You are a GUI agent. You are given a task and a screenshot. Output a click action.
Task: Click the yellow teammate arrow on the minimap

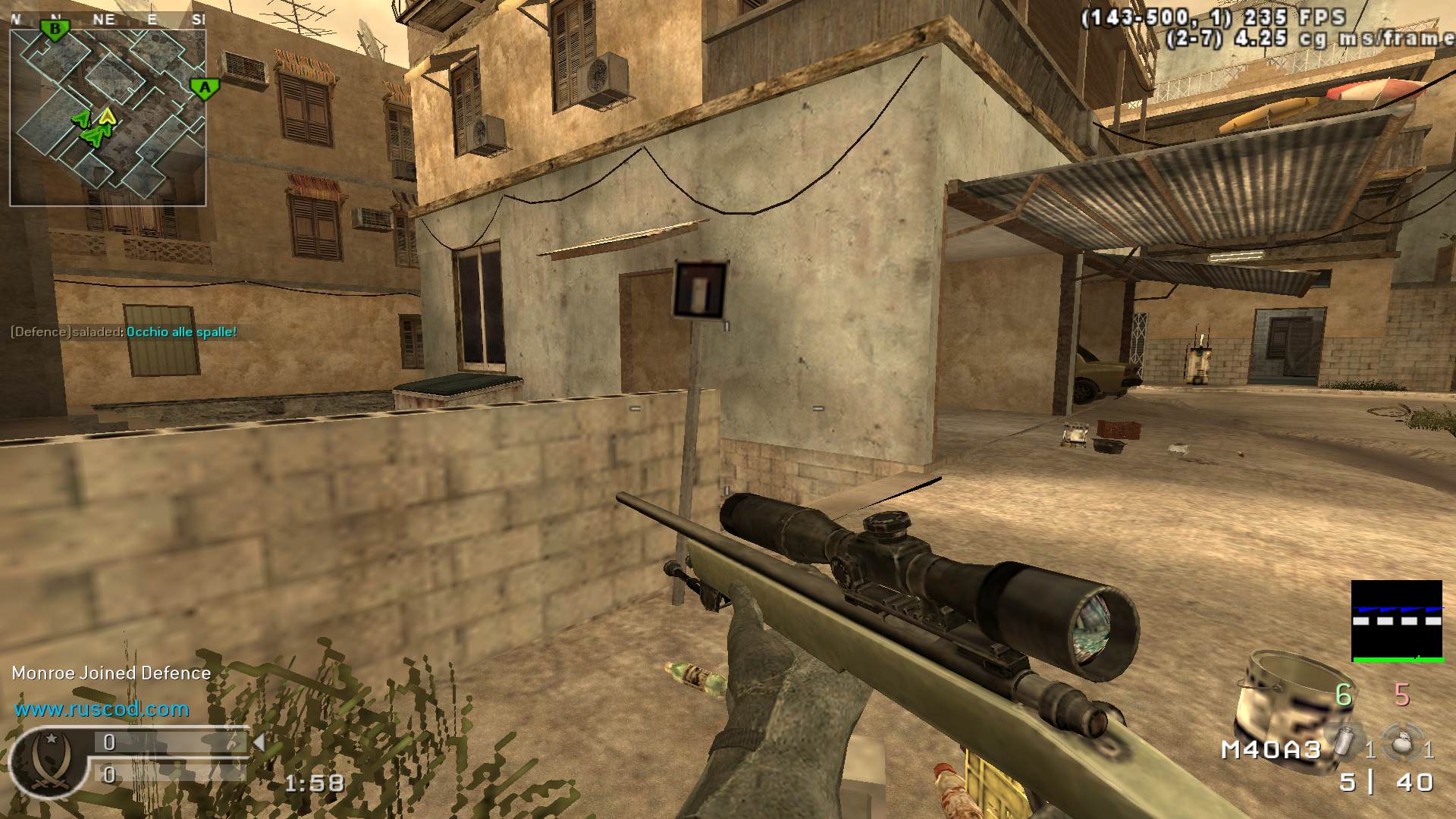click(106, 118)
